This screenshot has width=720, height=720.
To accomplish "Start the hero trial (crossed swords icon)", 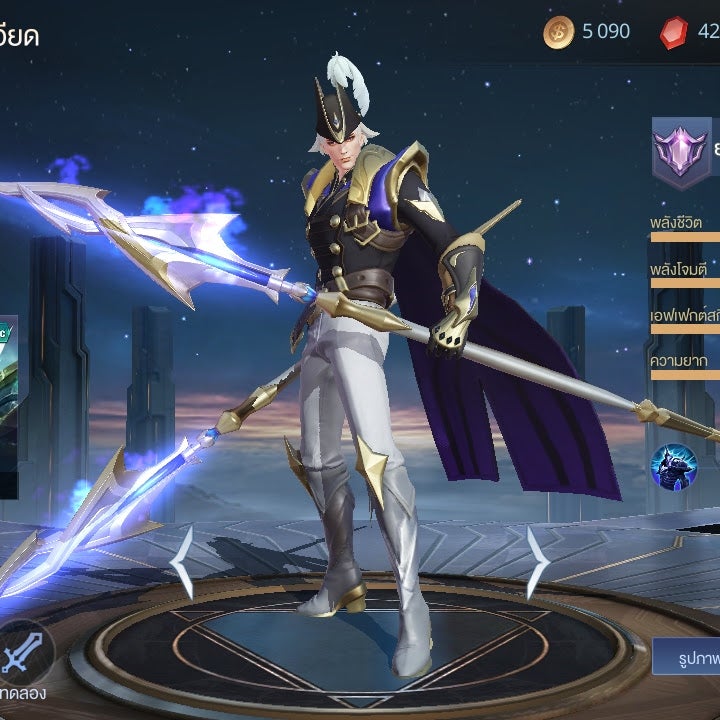I will [20, 652].
